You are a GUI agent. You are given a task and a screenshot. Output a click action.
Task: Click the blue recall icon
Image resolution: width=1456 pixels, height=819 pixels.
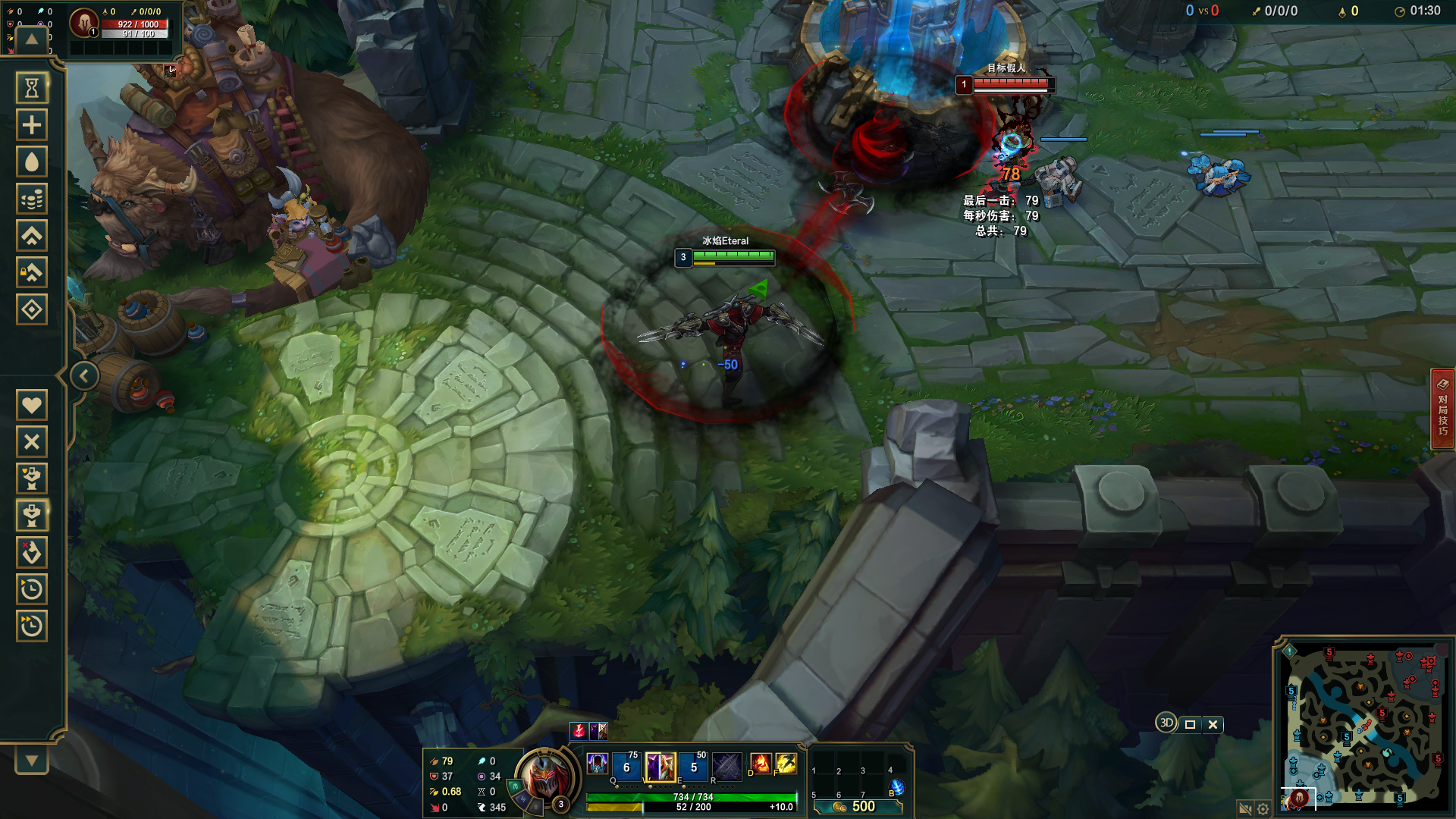click(x=897, y=788)
